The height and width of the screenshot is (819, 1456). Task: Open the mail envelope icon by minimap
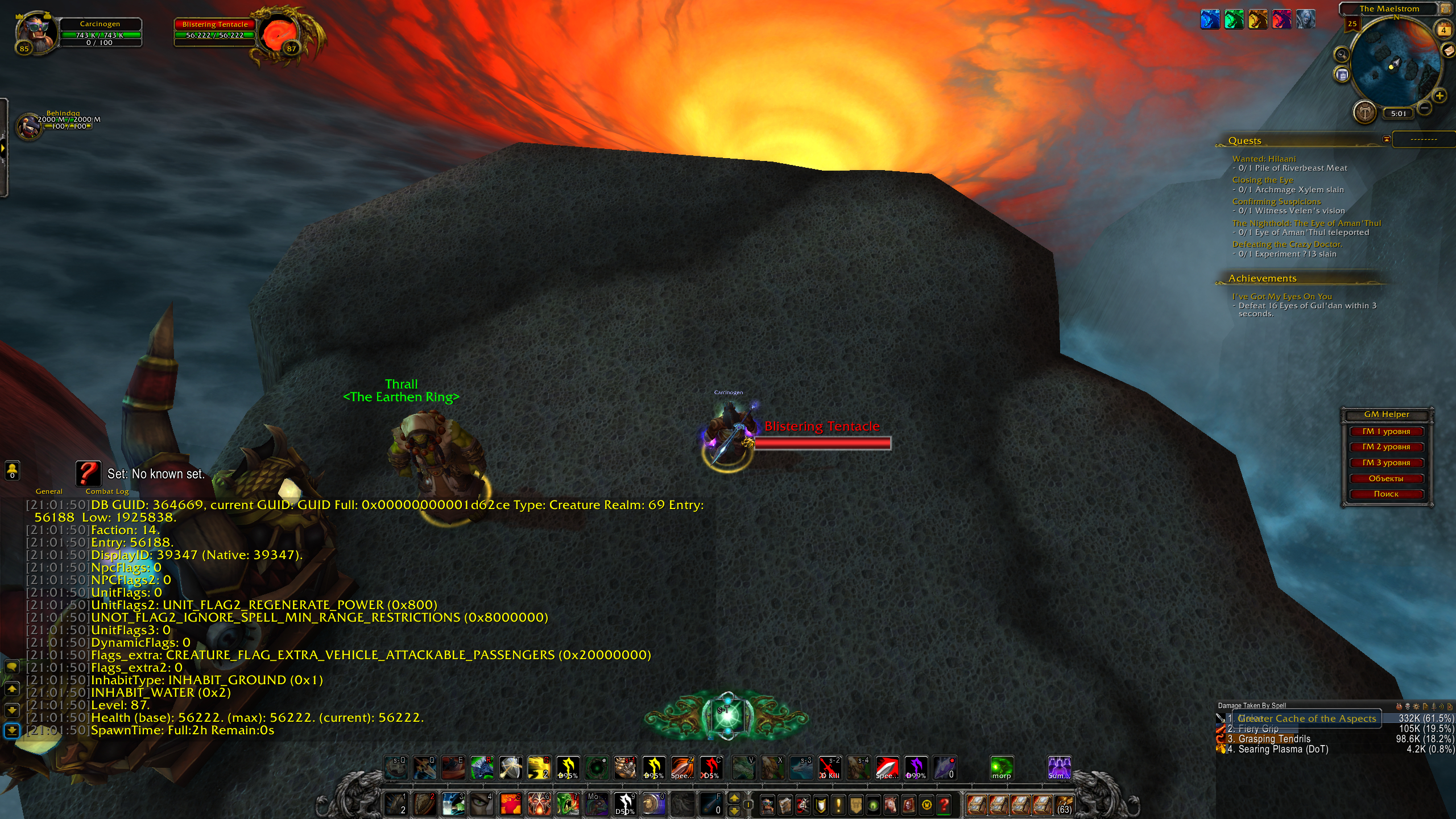pyautogui.click(x=1448, y=51)
